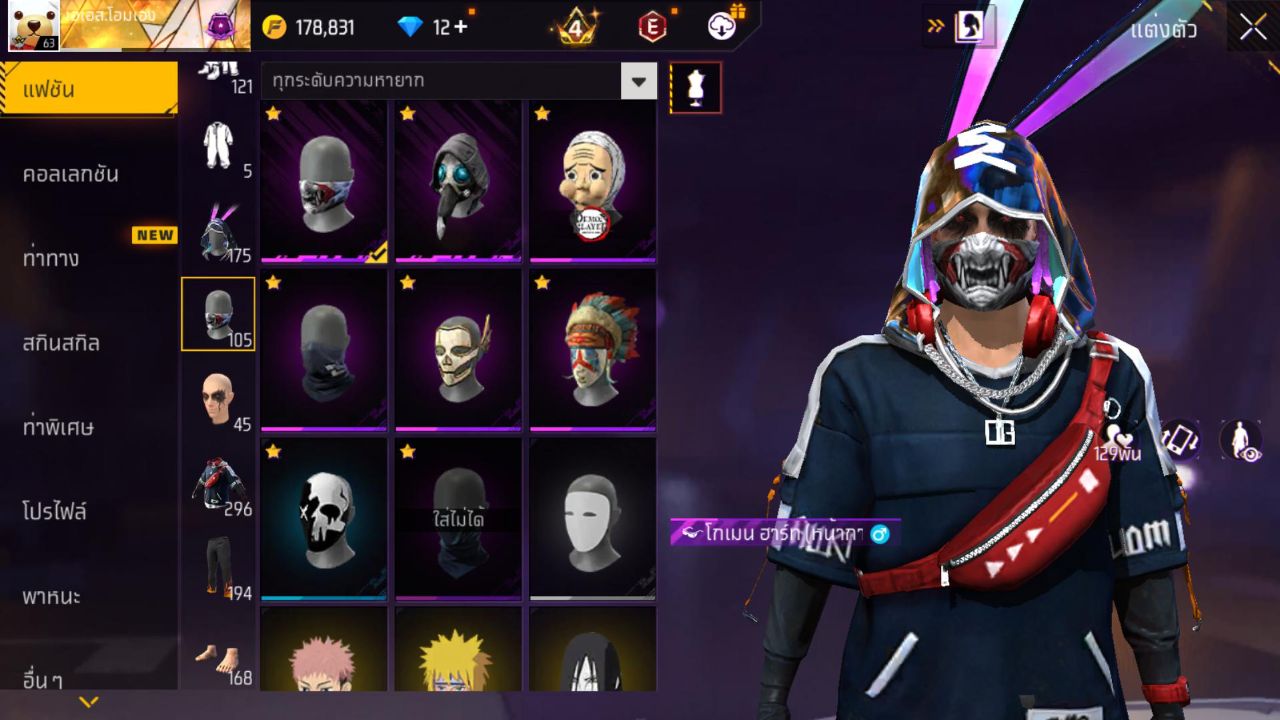
Task: Open the mannequin outfit preview icon above the grid
Action: tap(695, 87)
